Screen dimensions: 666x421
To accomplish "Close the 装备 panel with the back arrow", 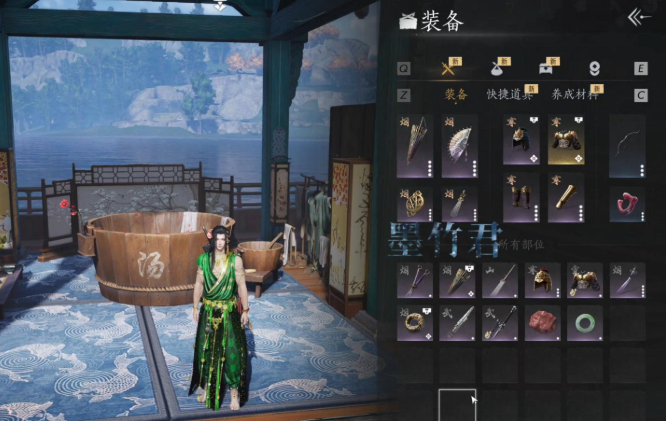I will pyautogui.click(x=639, y=17).
